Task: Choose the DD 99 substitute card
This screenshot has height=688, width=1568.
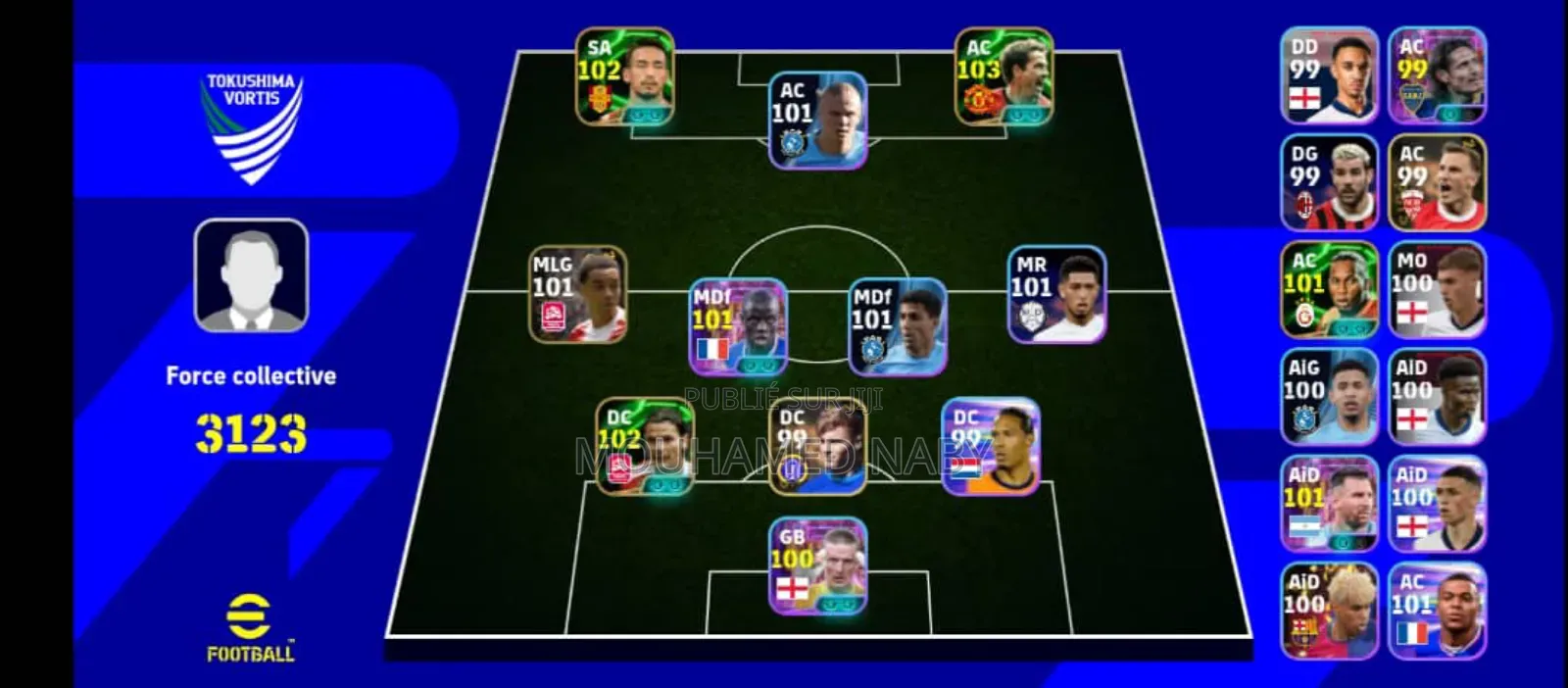Action: (x=1329, y=76)
